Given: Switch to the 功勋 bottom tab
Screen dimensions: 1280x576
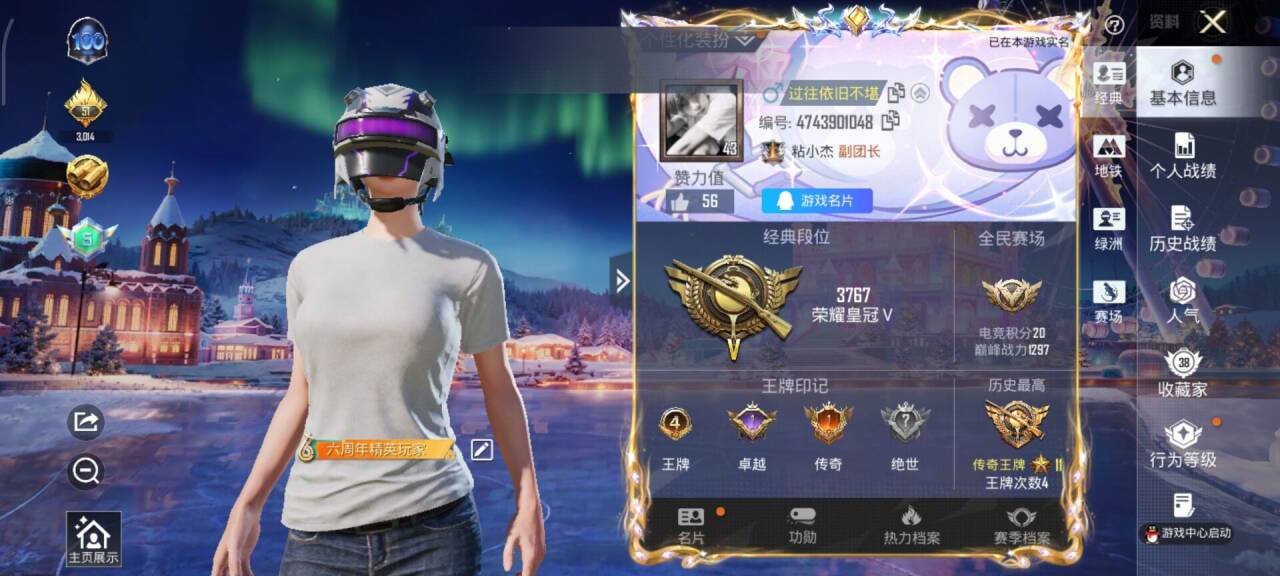Looking at the screenshot, I should tap(802, 526).
